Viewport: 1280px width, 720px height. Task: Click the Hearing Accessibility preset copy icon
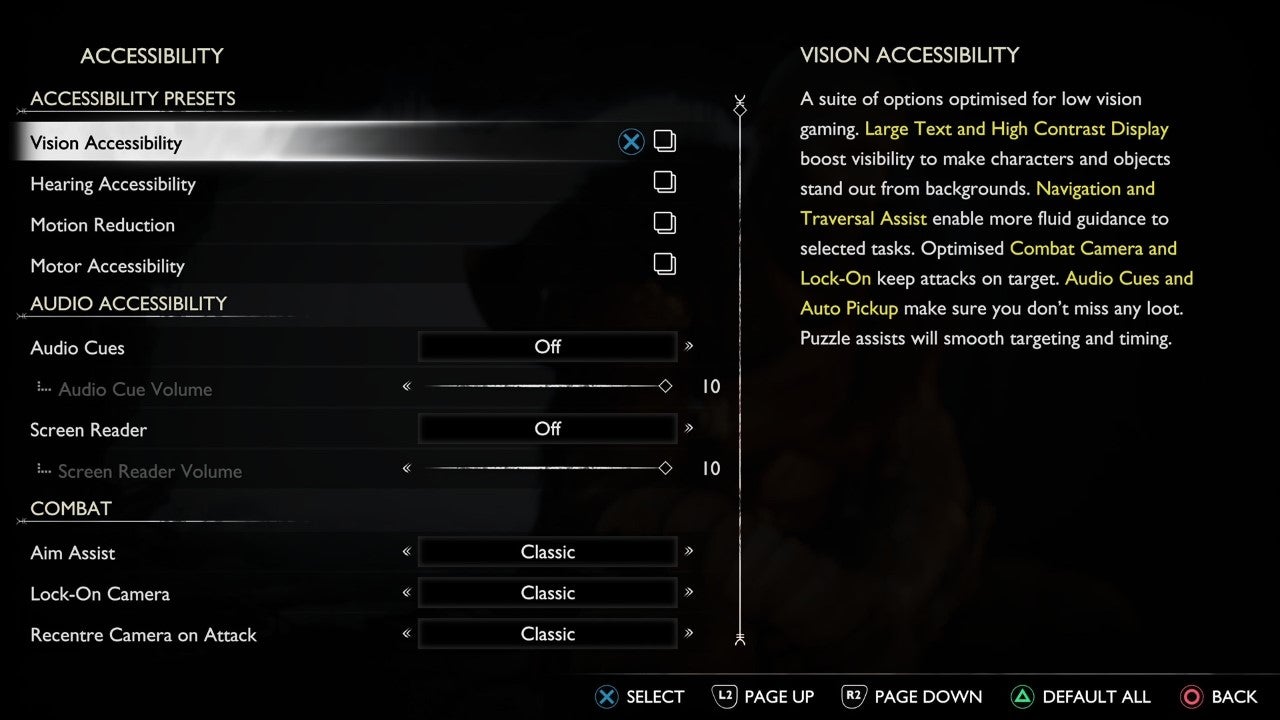tap(665, 182)
